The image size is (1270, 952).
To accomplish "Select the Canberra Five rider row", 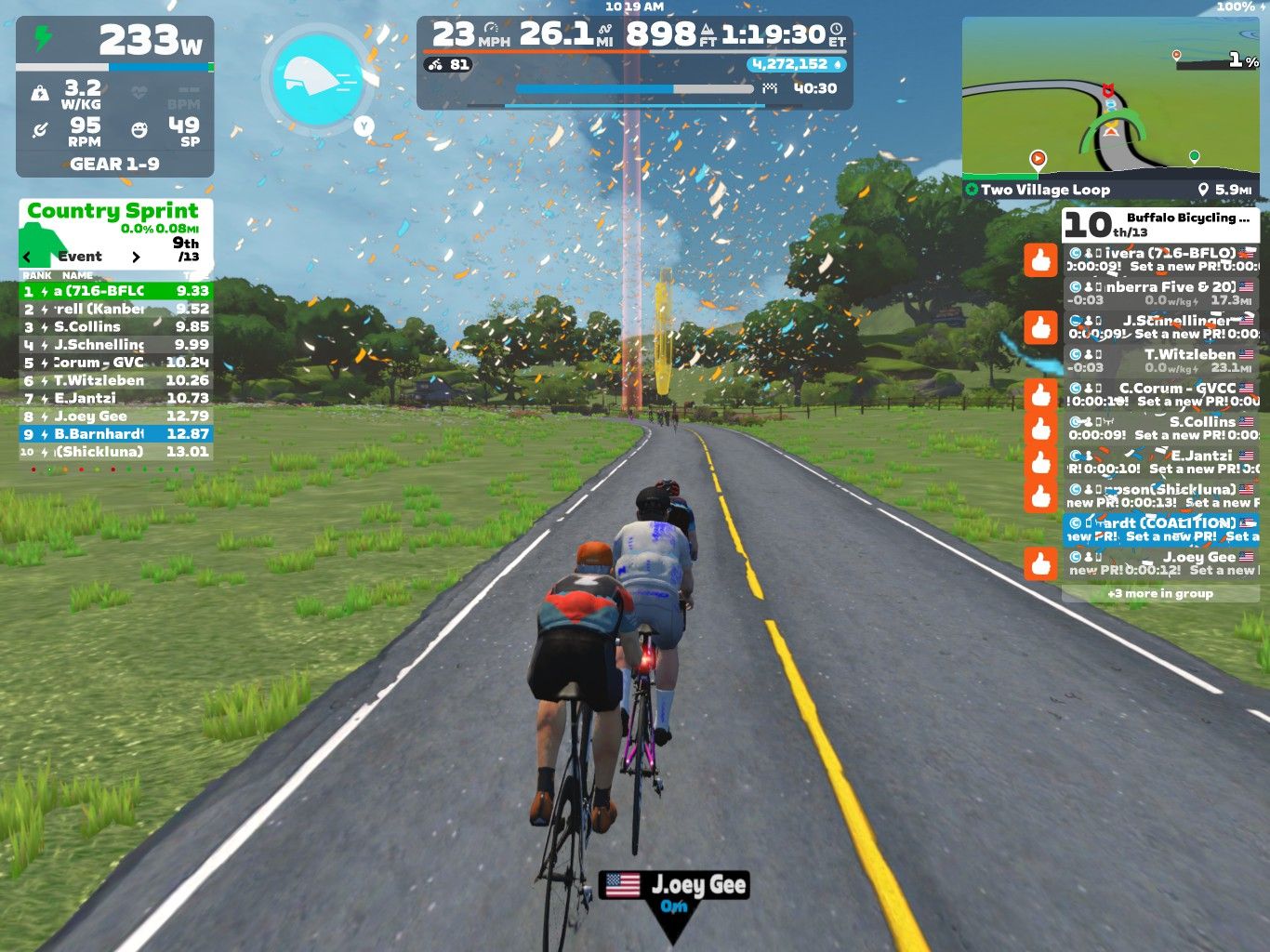I will point(1161,294).
